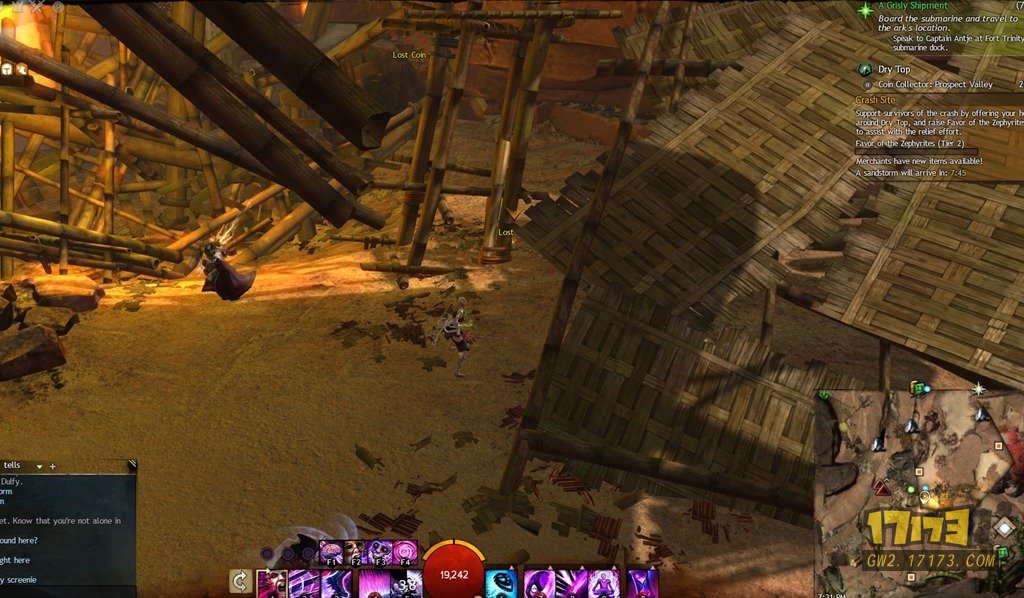Activate the F2 mask shatter skill
Image resolution: width=1024 pixels, height=598 pixels.
(355, 551)
